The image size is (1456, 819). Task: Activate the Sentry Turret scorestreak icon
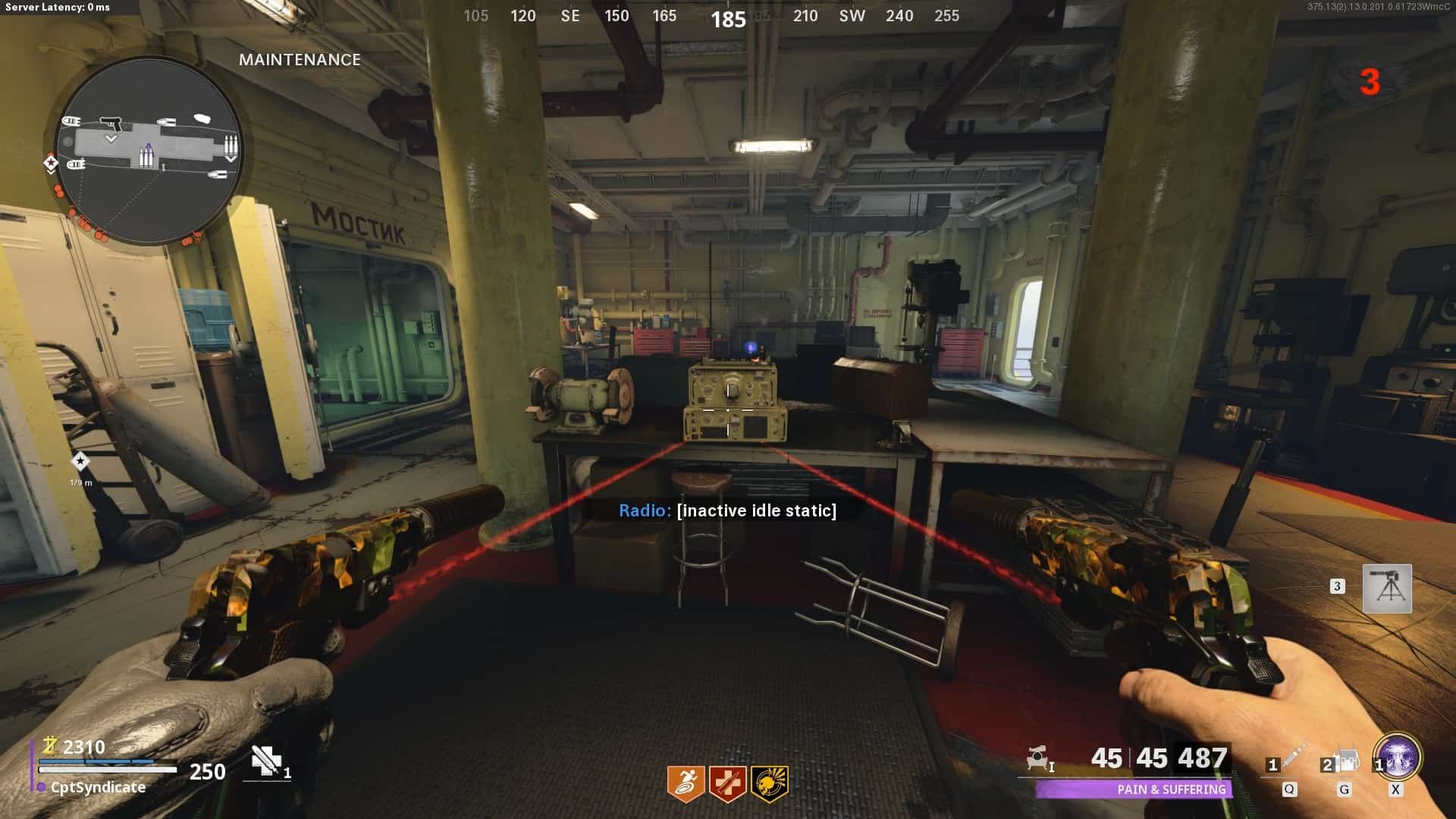point(1387,588)
